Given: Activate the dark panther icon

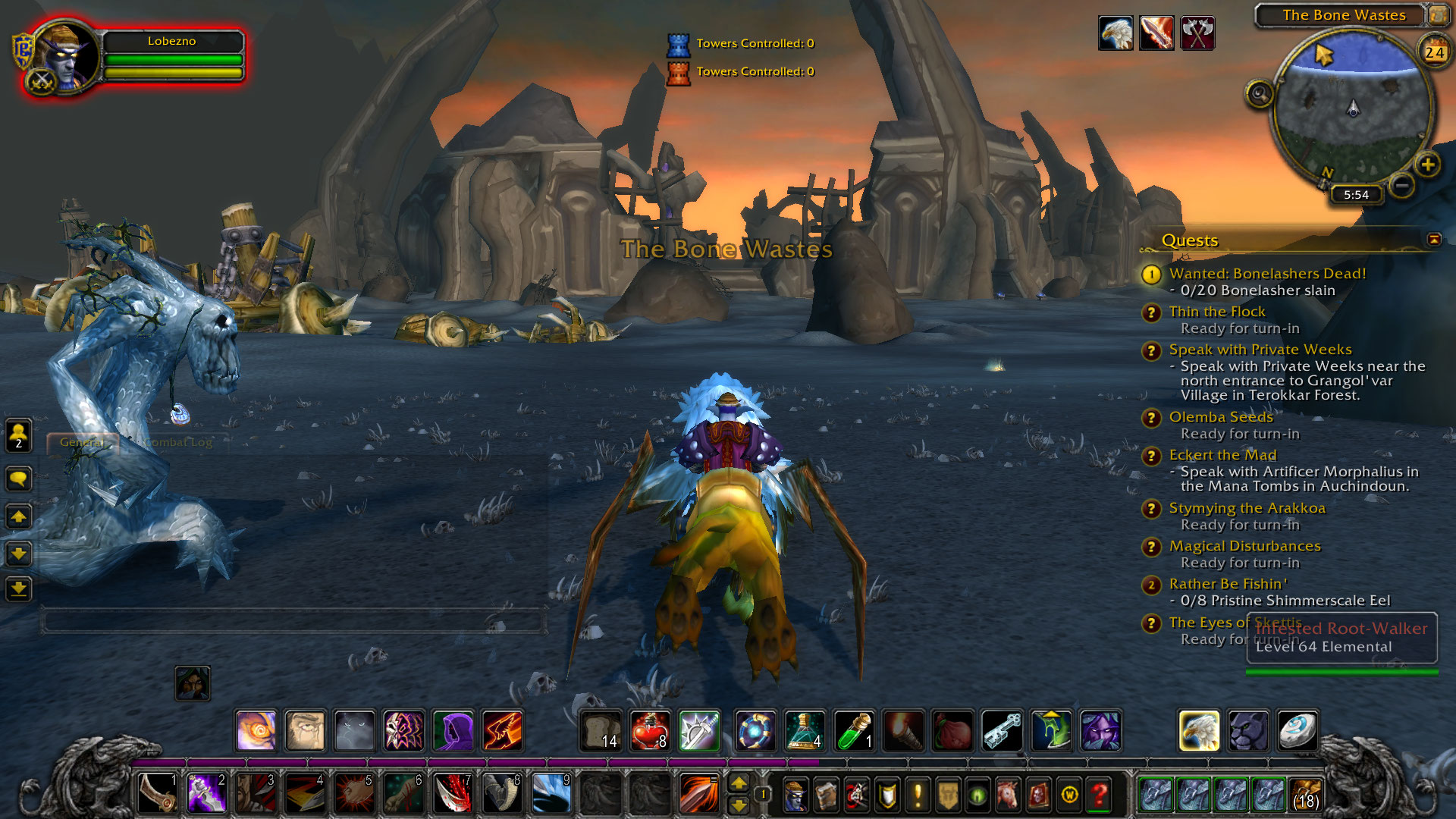Looking at the screenshot, I should 1248,731.
